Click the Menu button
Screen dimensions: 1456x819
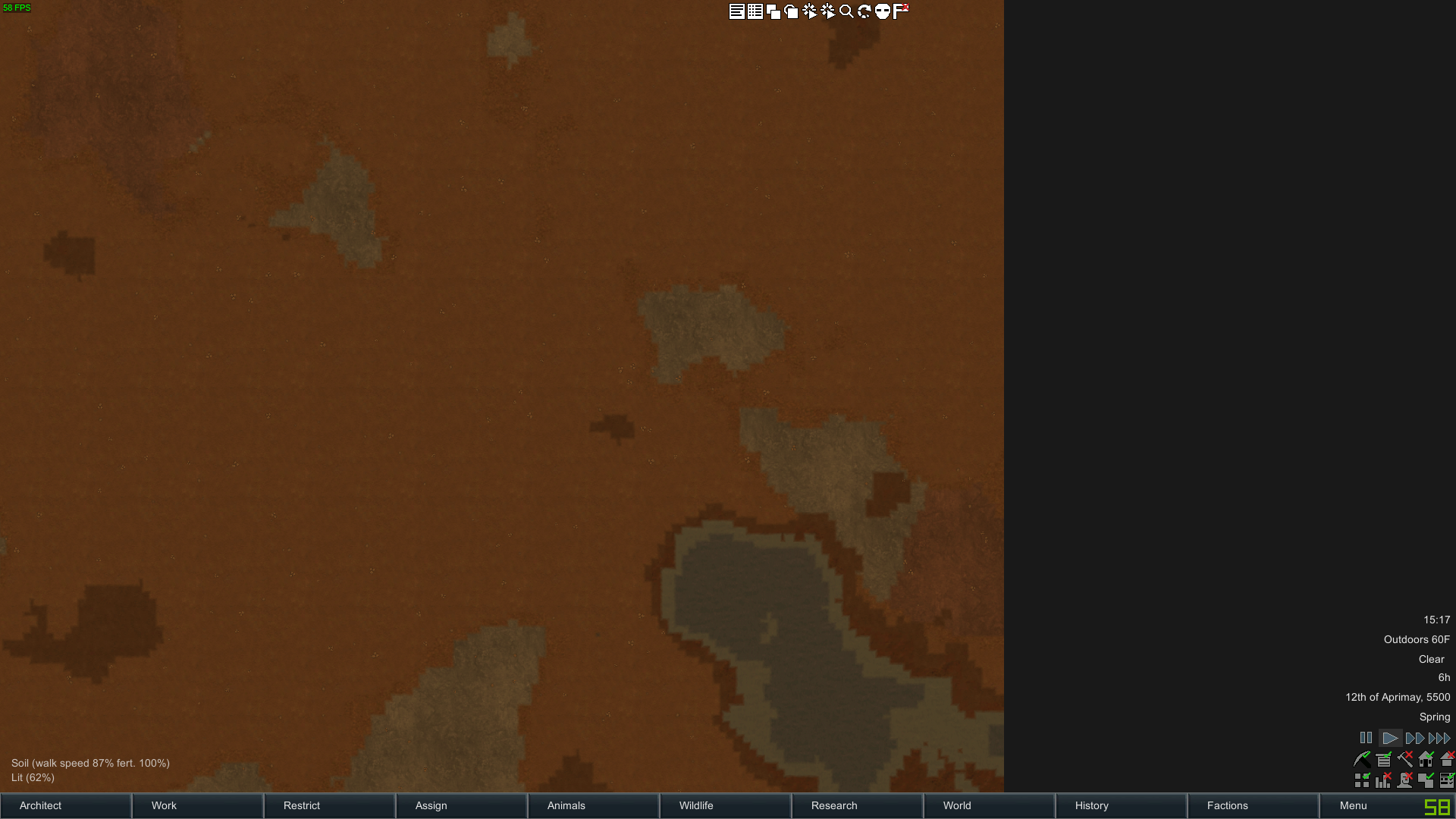pos(1353,805)
